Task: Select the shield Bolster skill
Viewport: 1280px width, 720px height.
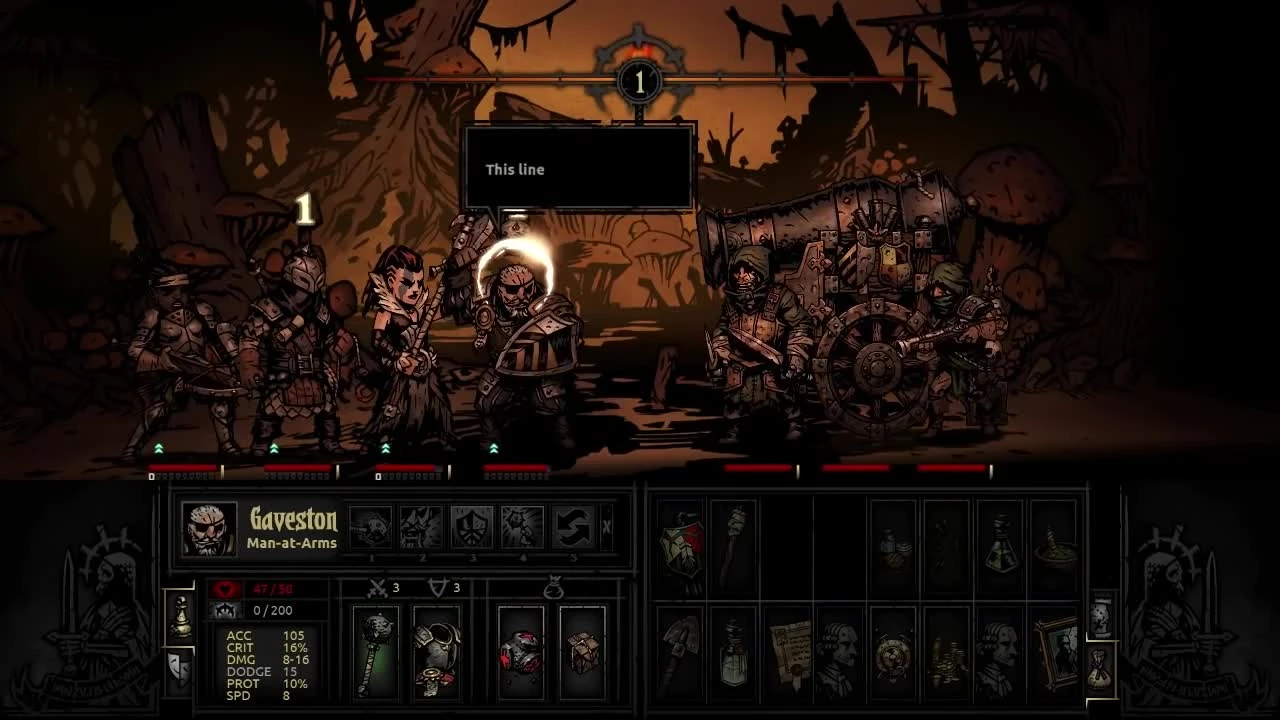Action: coord(473,527)
